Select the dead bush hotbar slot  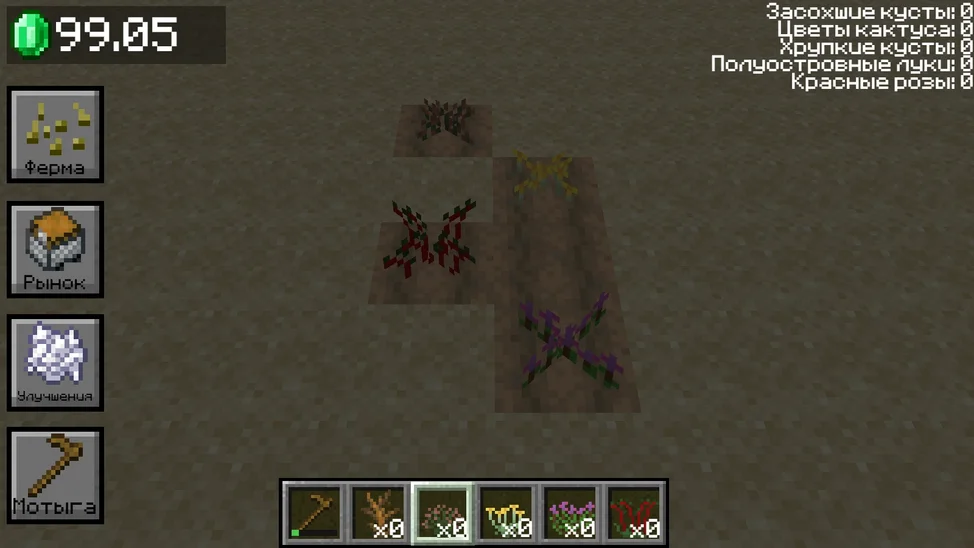pyautogui.click(x=378, y=512)
